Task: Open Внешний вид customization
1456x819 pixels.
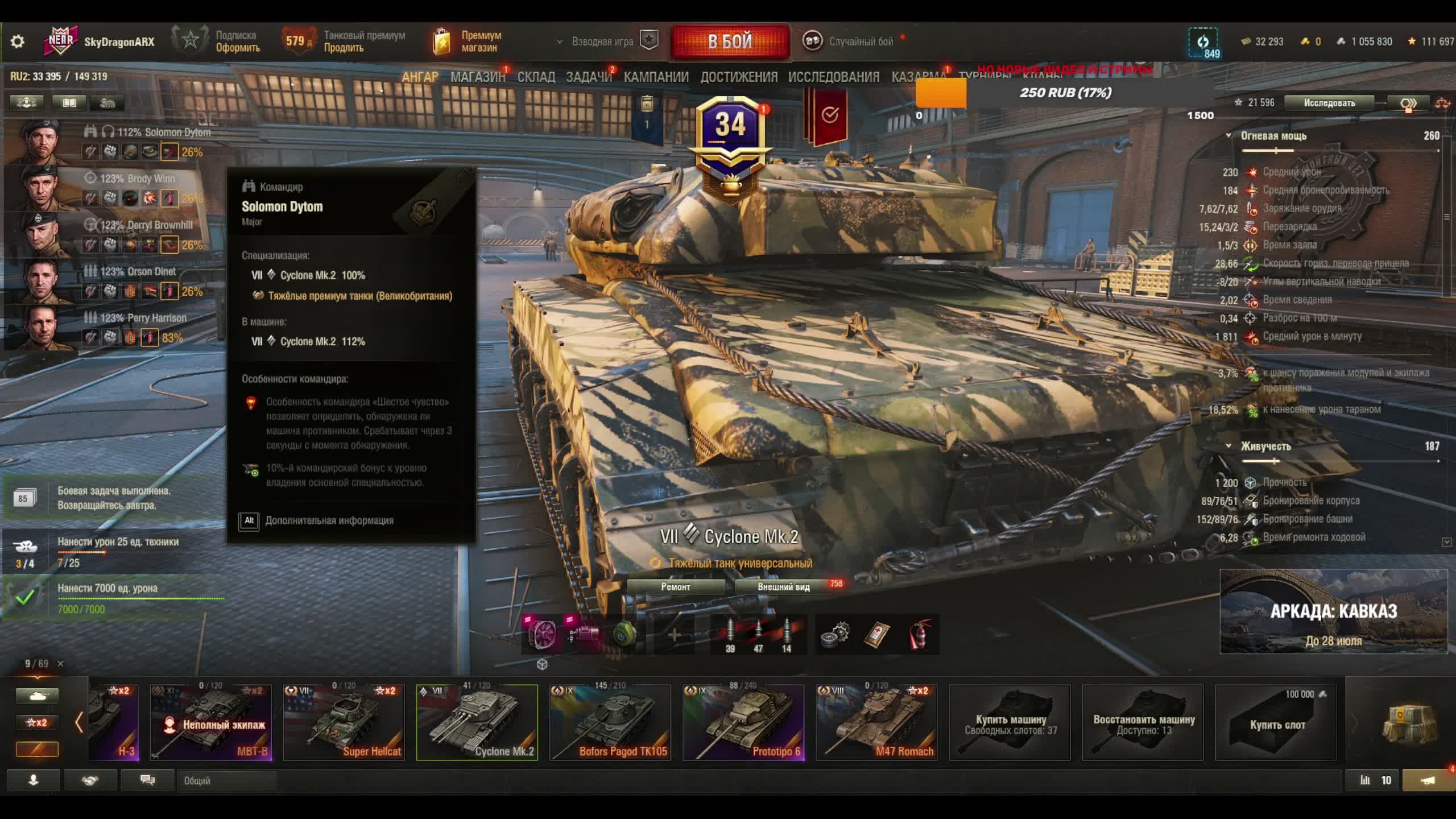Action: pos(783,587)
